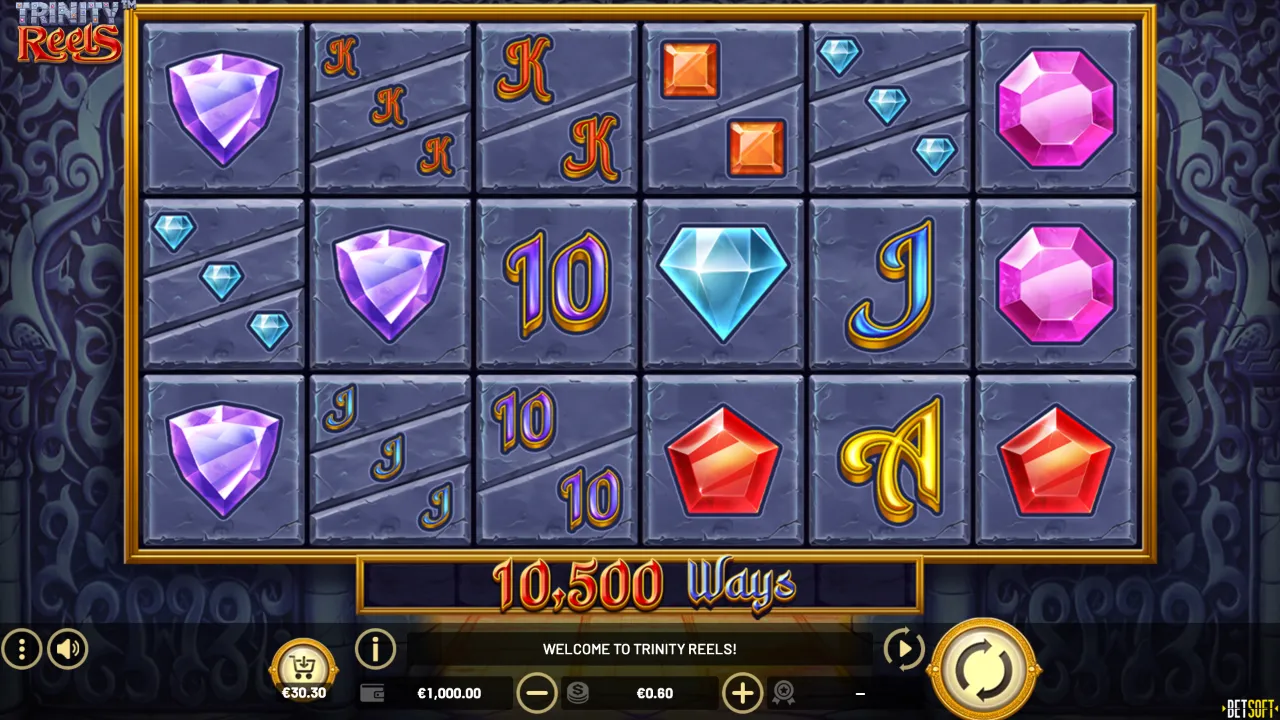
Task: Open the three-dot options menu
Action: pos(21,650)
